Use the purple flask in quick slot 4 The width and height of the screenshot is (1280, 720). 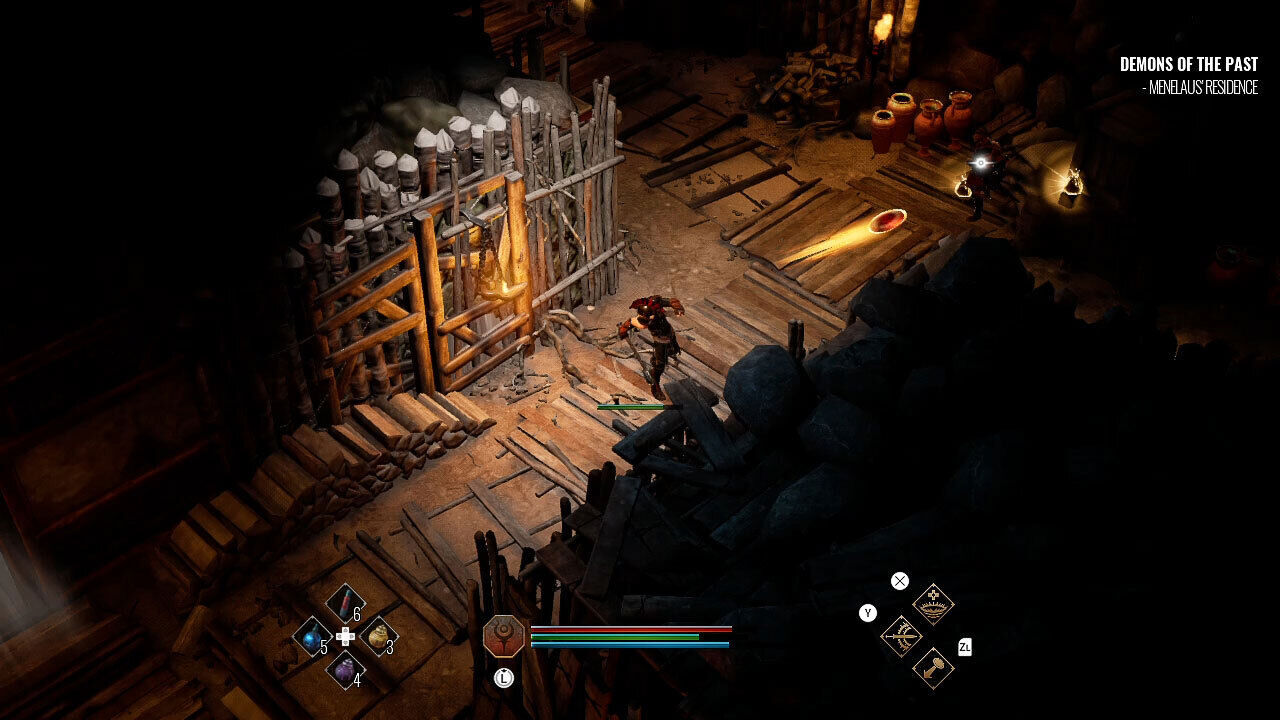346,670
